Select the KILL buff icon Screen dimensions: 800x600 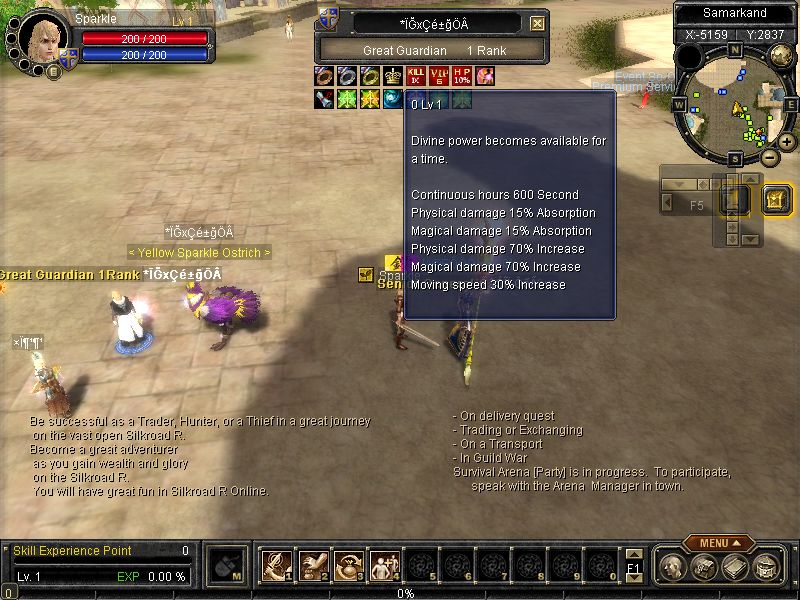(416, 75)
